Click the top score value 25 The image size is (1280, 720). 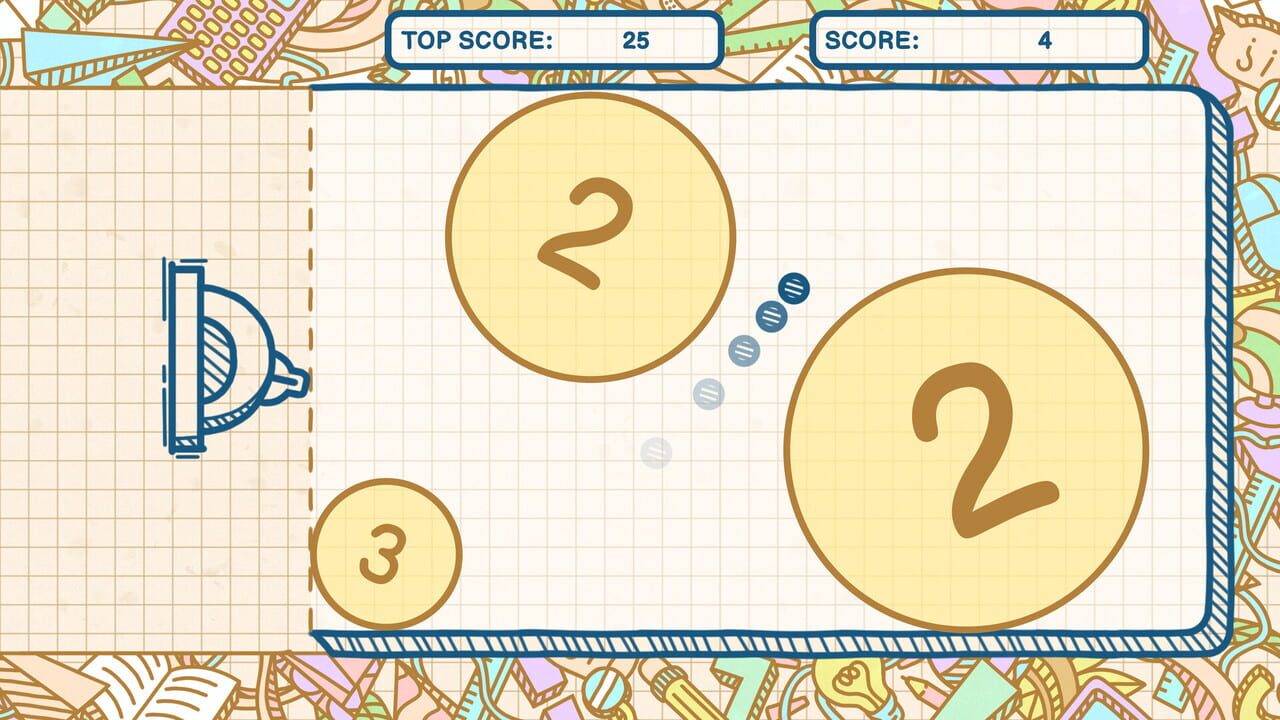635,41
